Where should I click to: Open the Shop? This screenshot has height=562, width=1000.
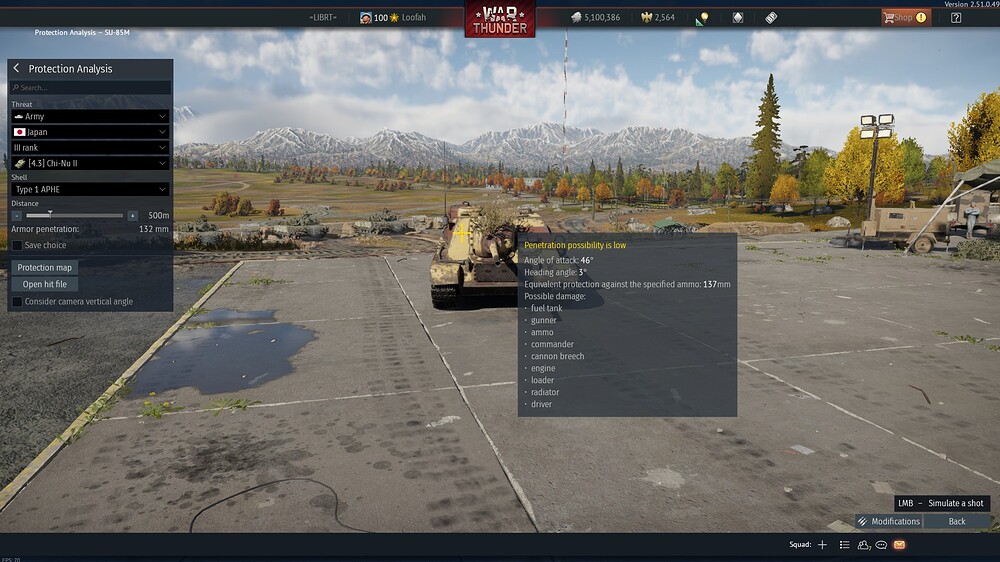click(x=904, y=17)
